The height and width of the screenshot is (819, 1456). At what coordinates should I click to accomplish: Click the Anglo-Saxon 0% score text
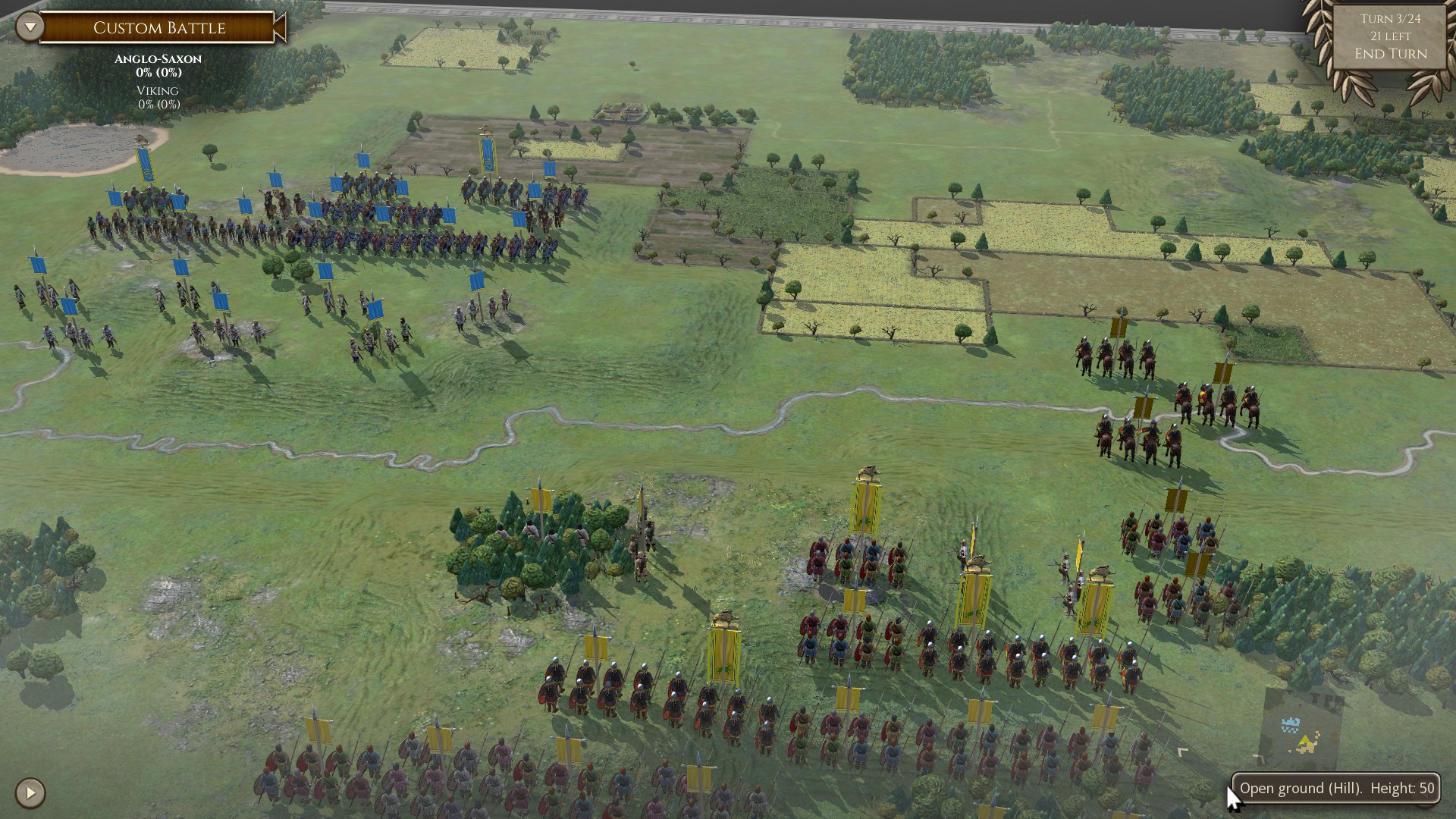157,74
